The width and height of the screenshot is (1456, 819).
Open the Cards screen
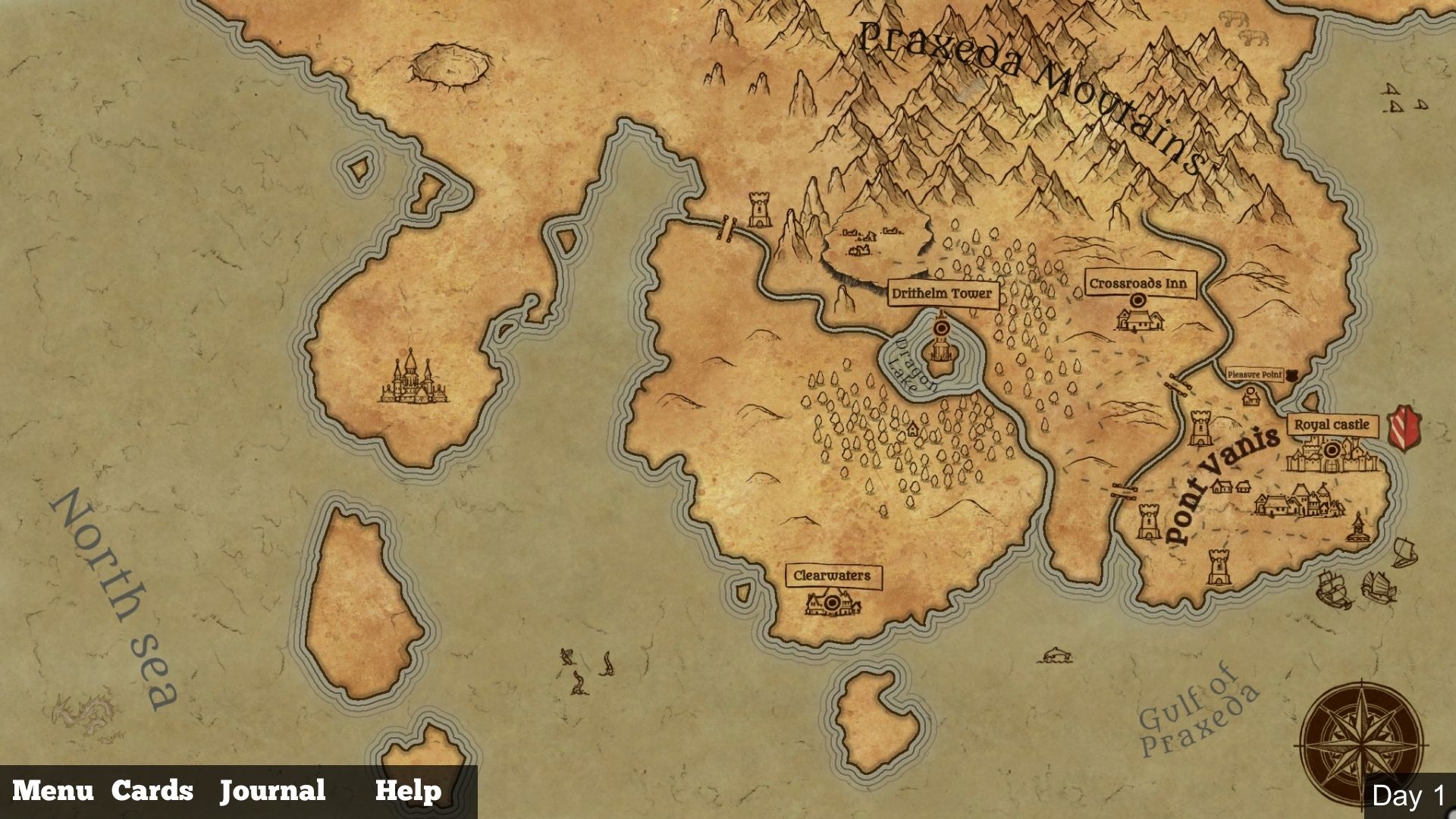(x=152, y=791)
